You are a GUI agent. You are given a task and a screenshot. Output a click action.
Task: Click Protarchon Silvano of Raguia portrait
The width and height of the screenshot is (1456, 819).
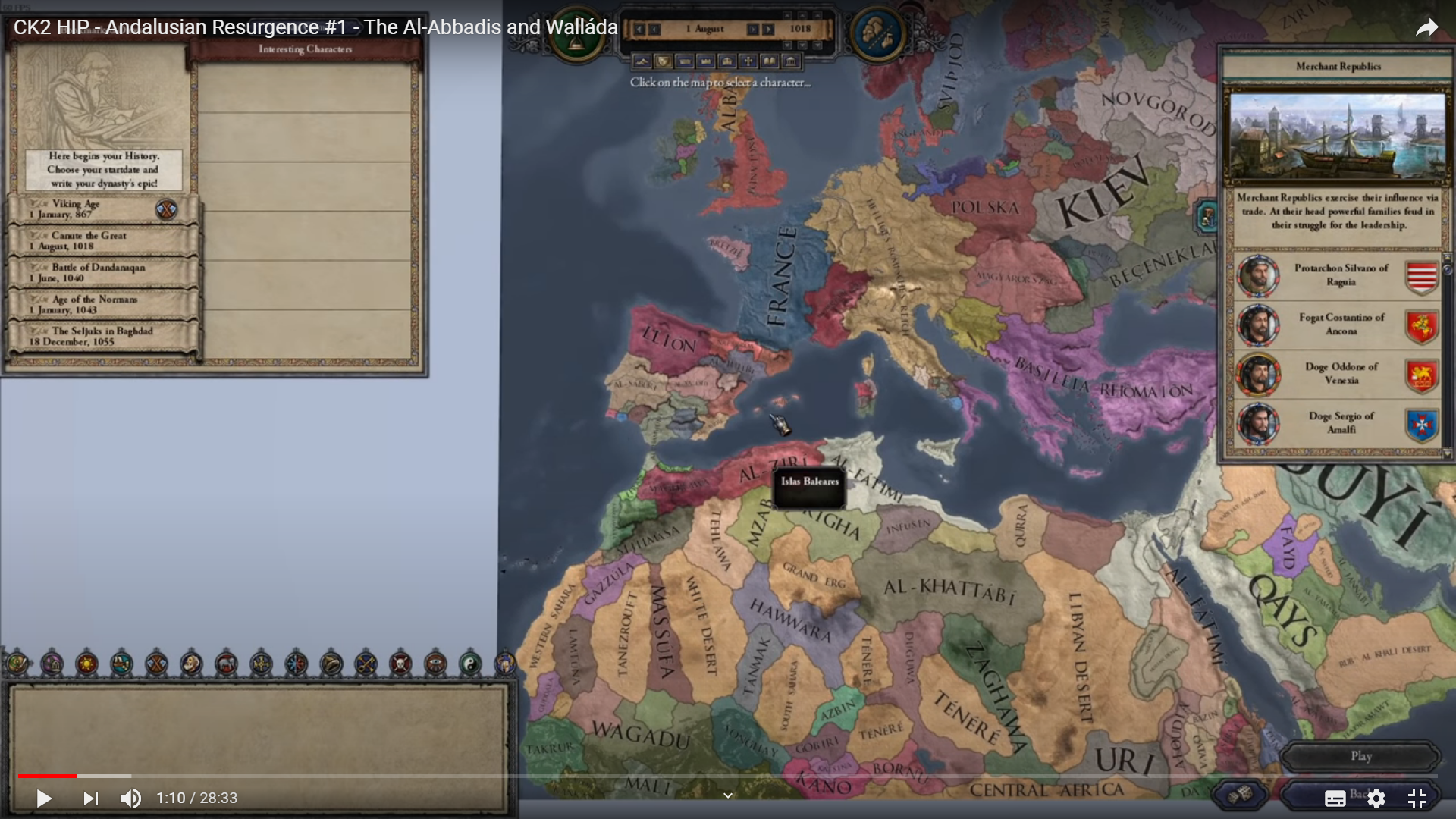1259,275
